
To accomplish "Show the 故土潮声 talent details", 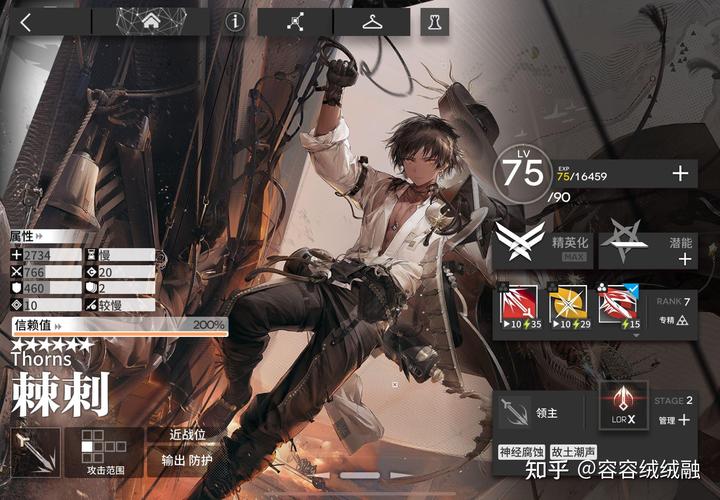I will (x=576, y=452).
